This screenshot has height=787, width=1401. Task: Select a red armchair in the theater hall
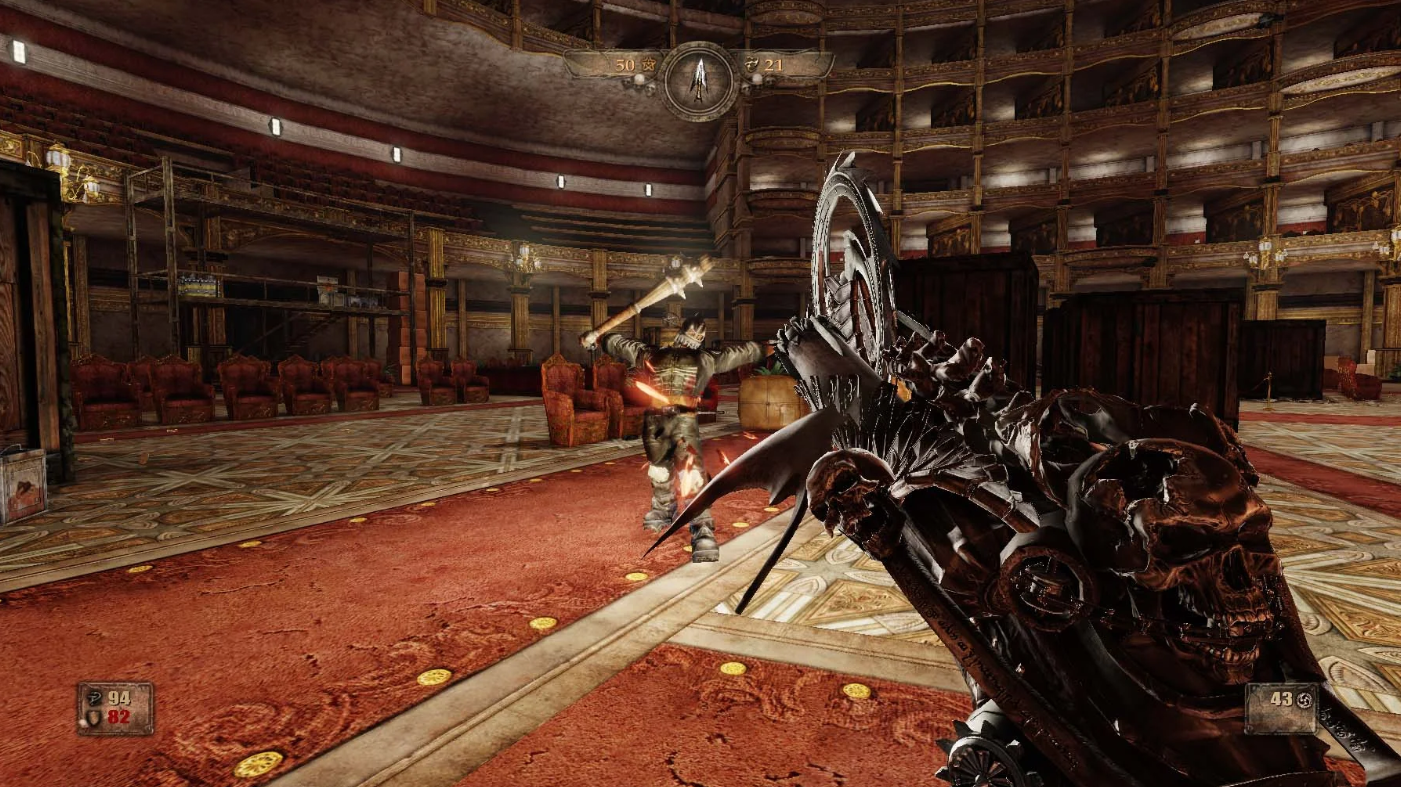(575, 400)
